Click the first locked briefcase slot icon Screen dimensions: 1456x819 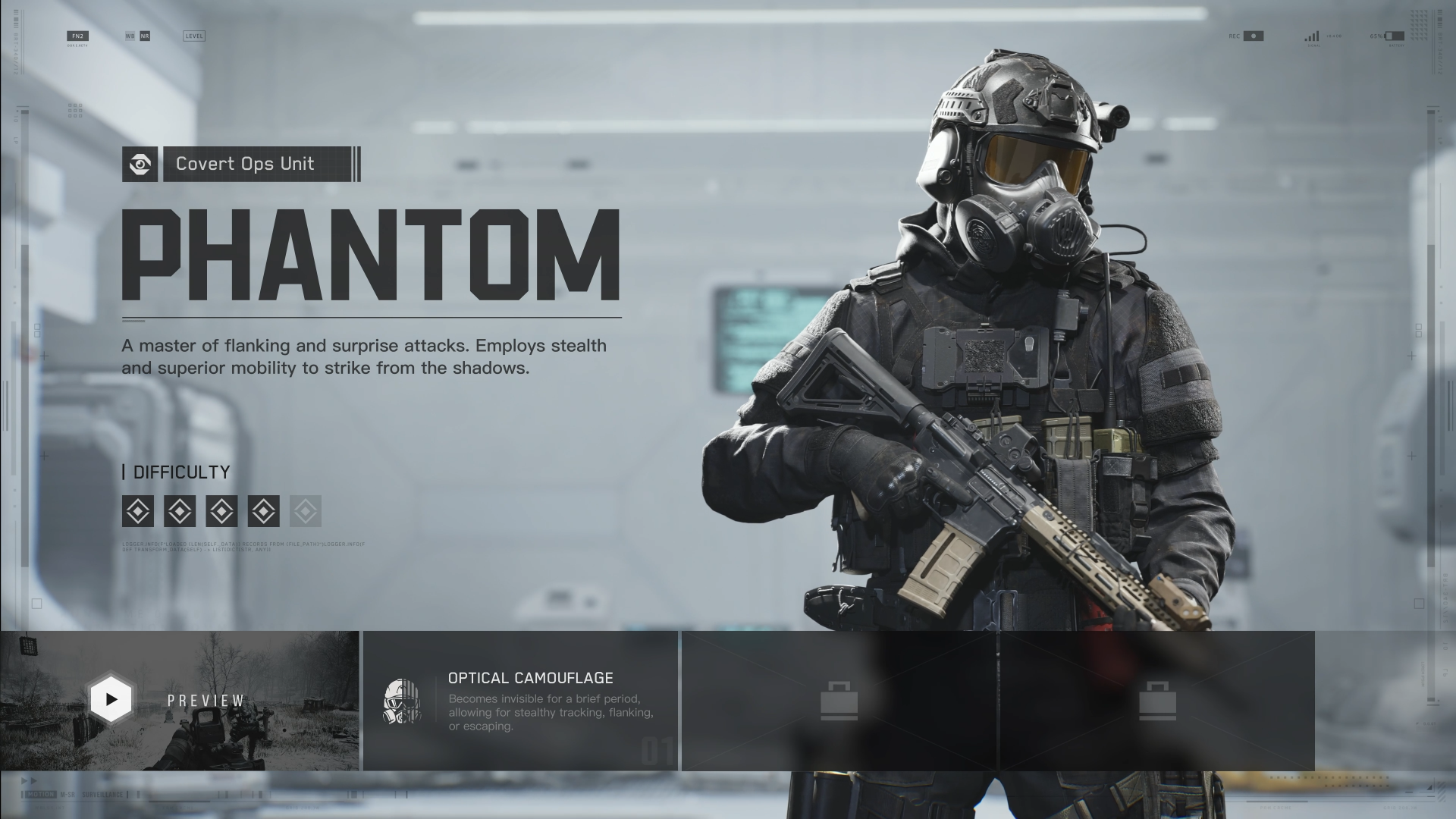(839, 699)
